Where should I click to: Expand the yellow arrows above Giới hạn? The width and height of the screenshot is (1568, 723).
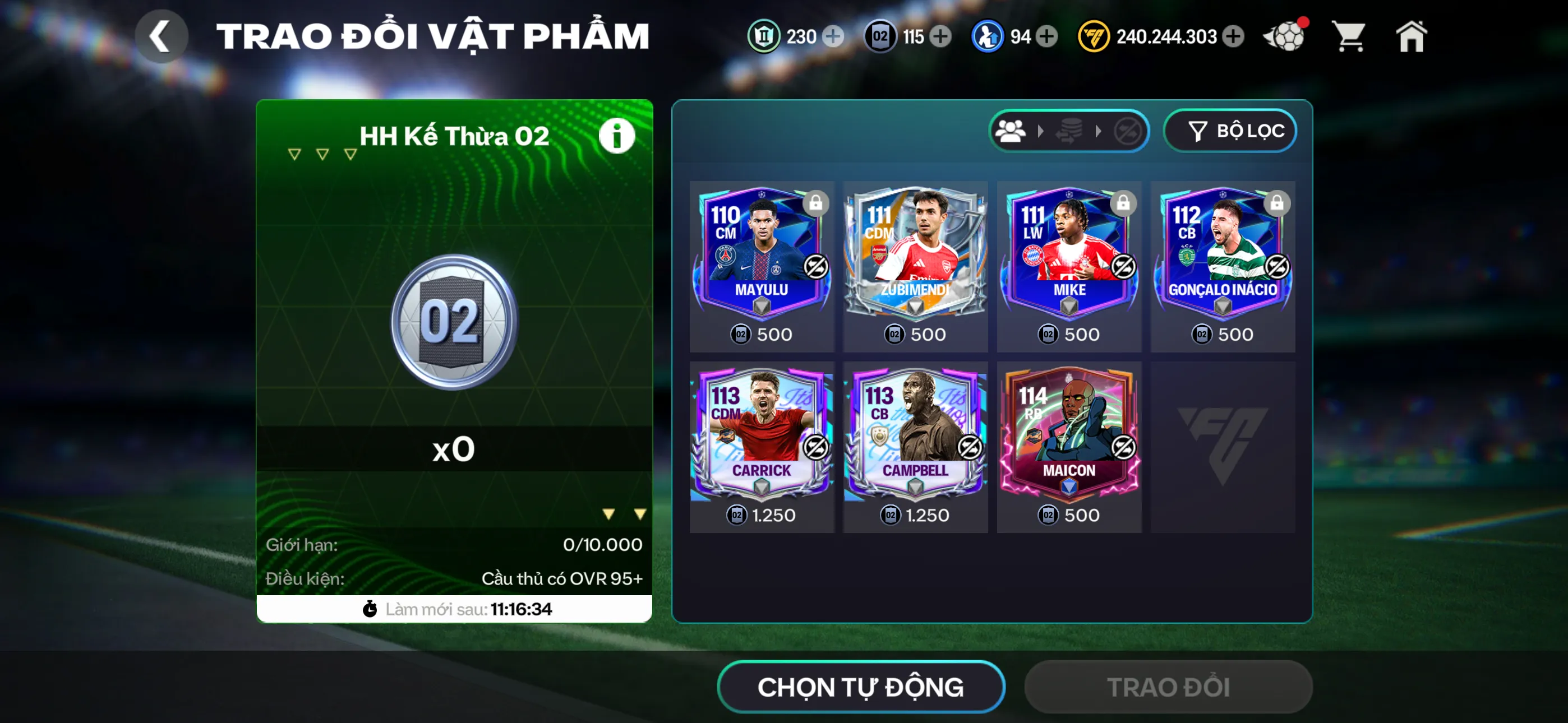623,515
